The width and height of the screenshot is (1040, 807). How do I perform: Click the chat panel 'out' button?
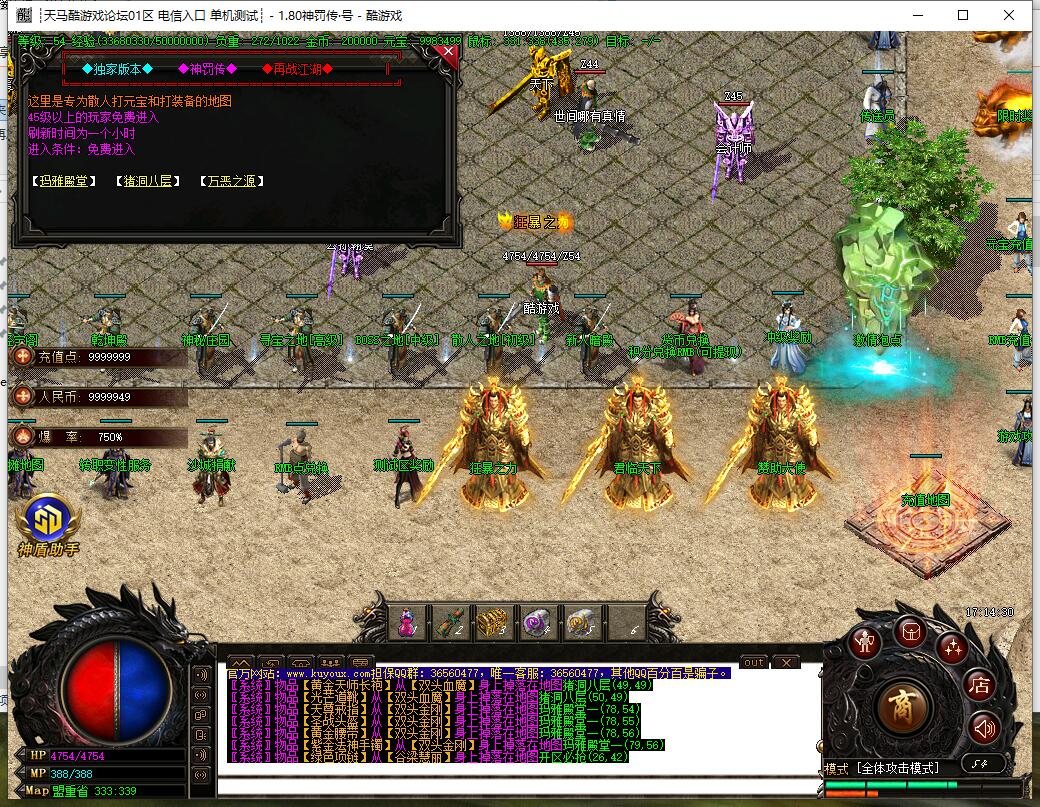pos(753,662)
